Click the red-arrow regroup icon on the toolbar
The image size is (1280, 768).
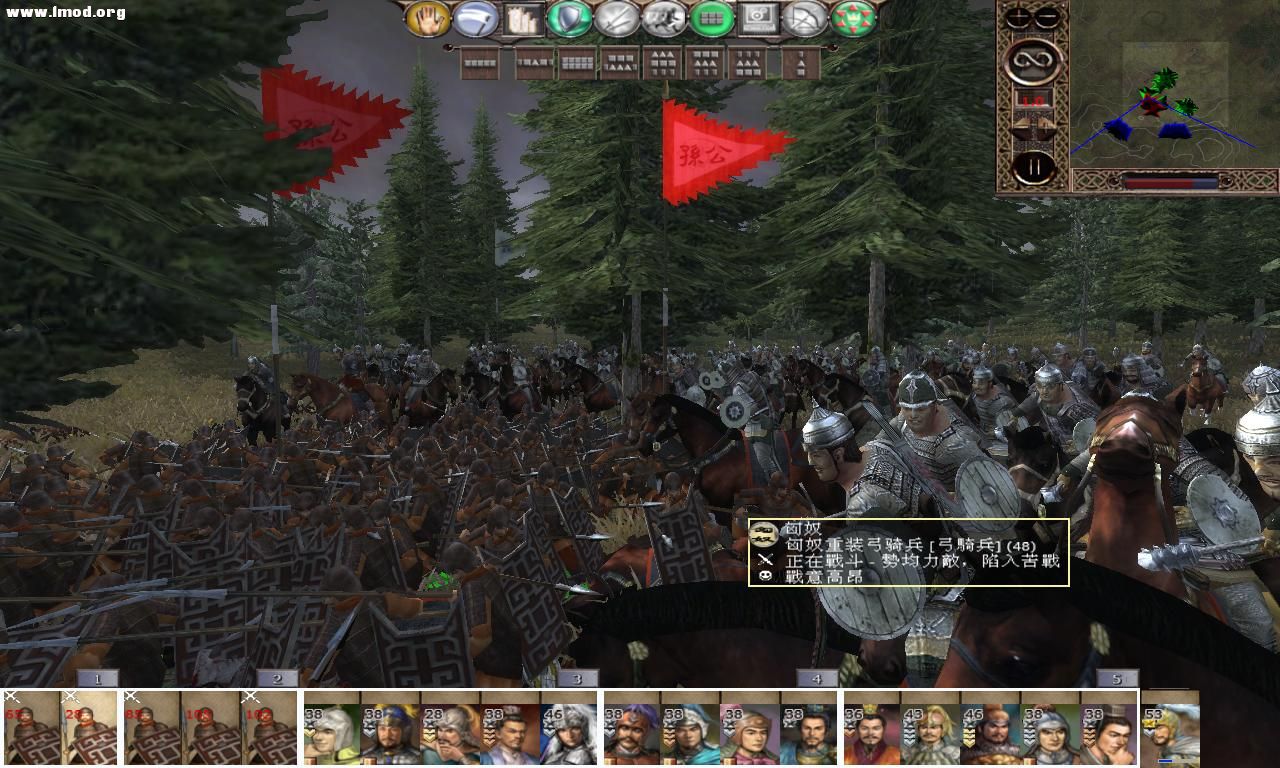point(854,18)
